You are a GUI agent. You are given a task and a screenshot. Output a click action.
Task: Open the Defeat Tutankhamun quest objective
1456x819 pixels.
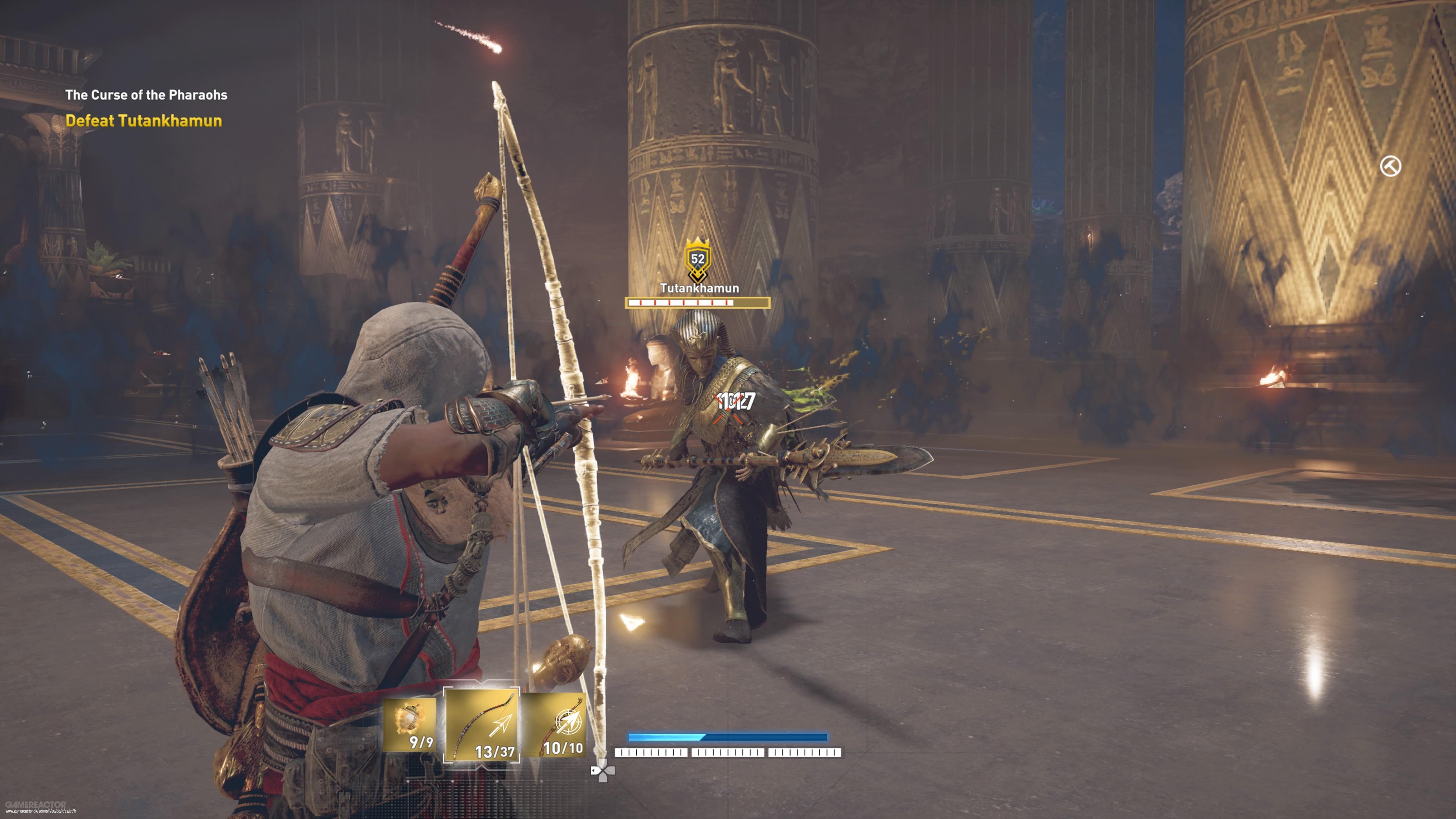click(x=144, y=121)
